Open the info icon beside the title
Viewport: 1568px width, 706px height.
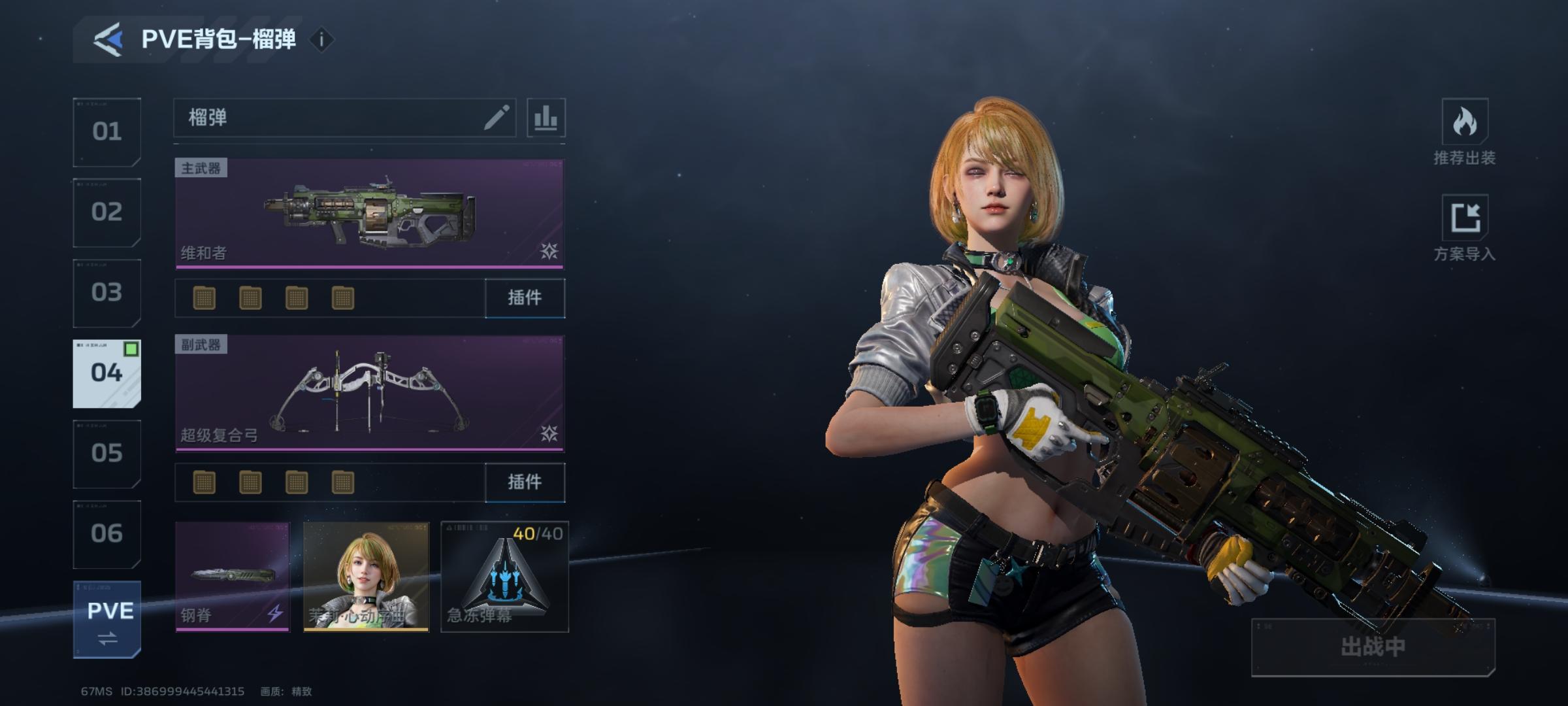click(x=321, y=40)
